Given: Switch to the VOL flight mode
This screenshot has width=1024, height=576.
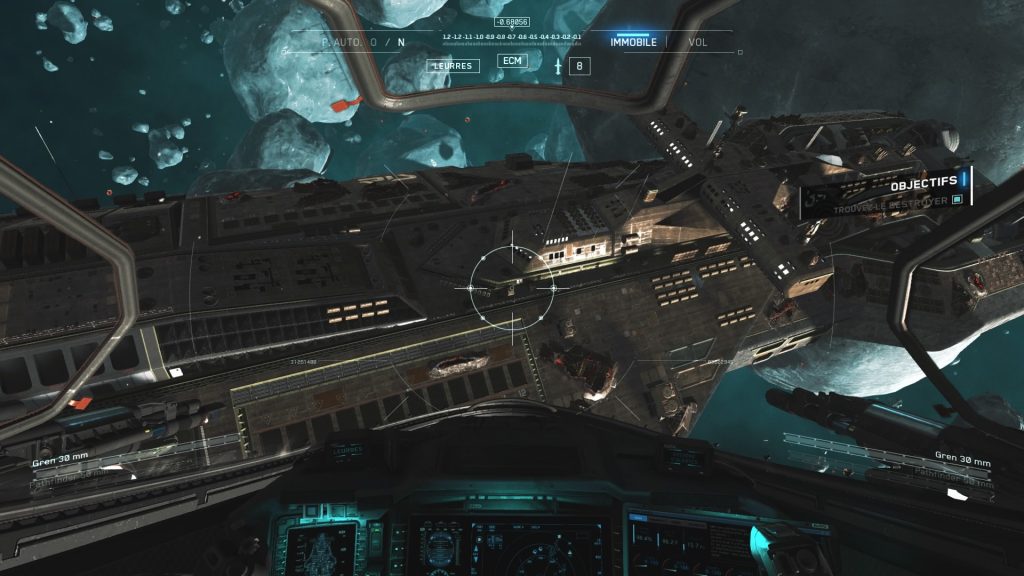Looking at the screenshot, I should click(x=699, y=42).
